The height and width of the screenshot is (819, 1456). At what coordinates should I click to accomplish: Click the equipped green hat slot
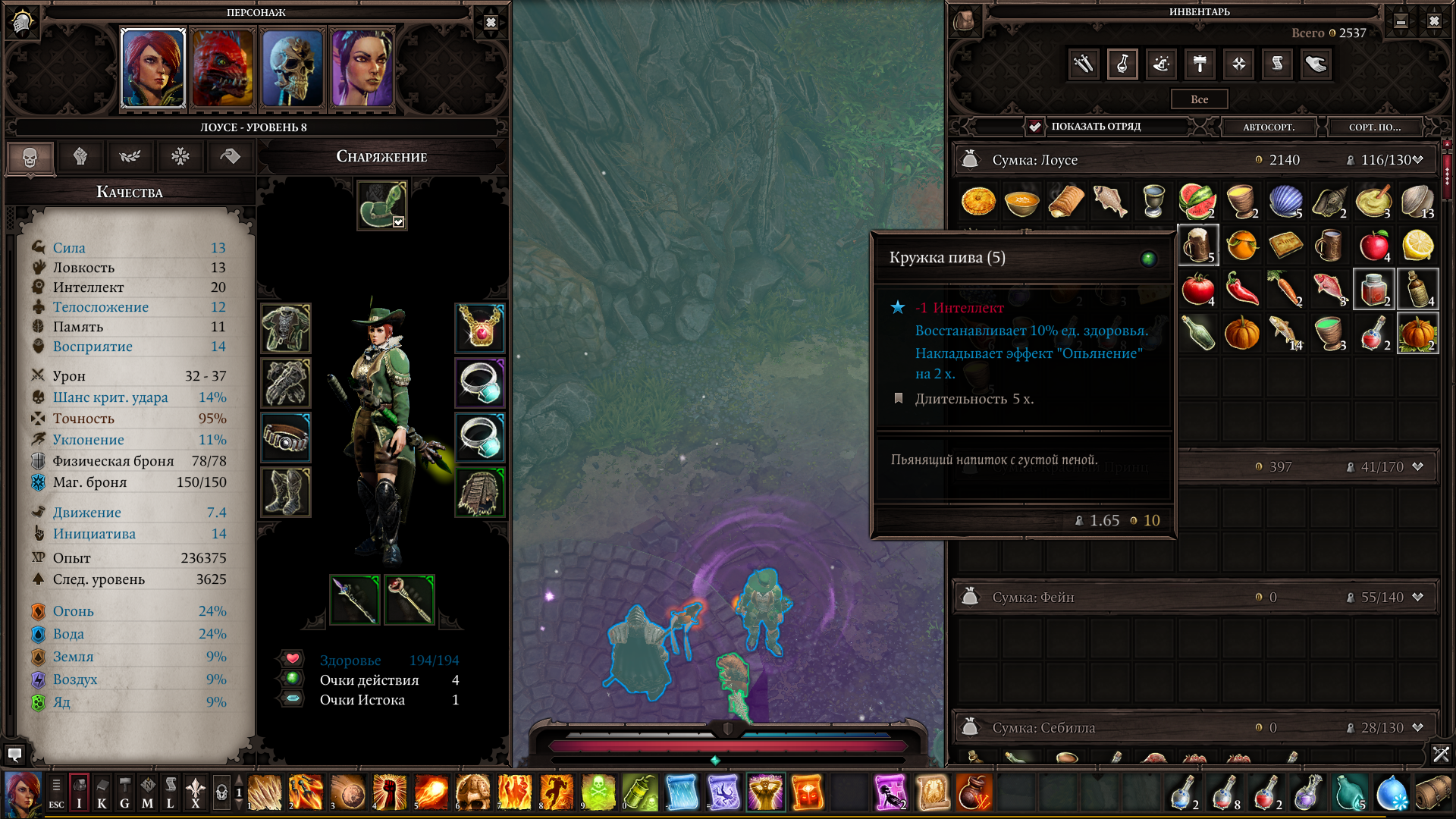point(382,205)
